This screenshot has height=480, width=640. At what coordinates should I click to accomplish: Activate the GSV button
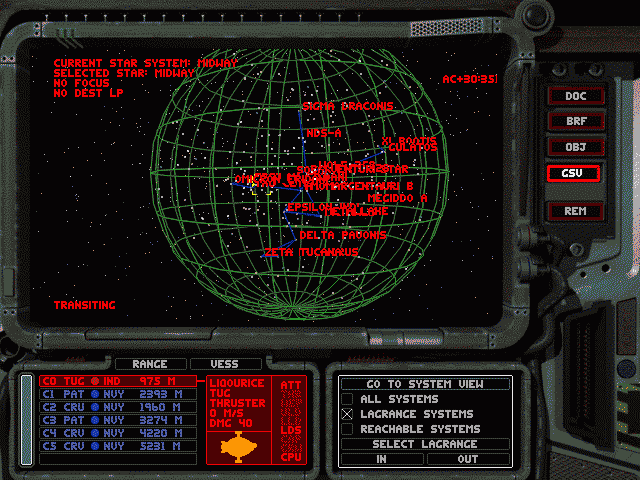(575, 172)
